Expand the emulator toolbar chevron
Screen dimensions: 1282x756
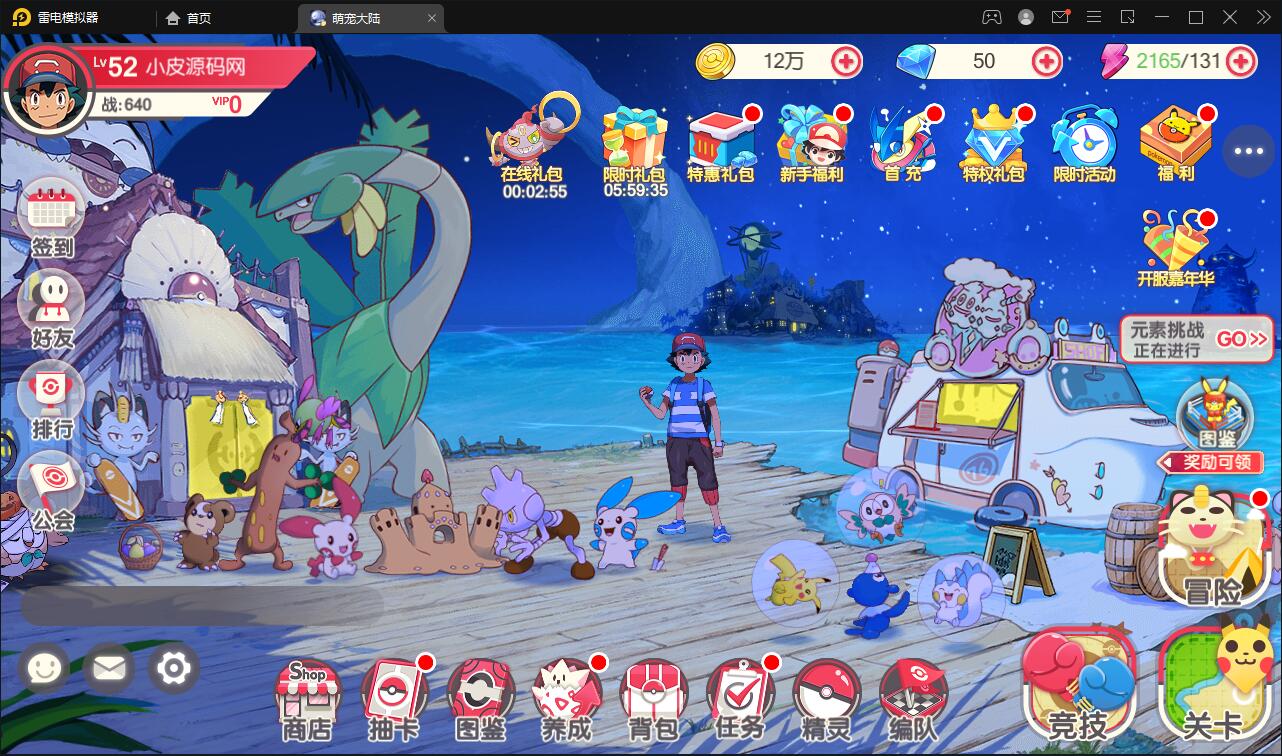1262,16
